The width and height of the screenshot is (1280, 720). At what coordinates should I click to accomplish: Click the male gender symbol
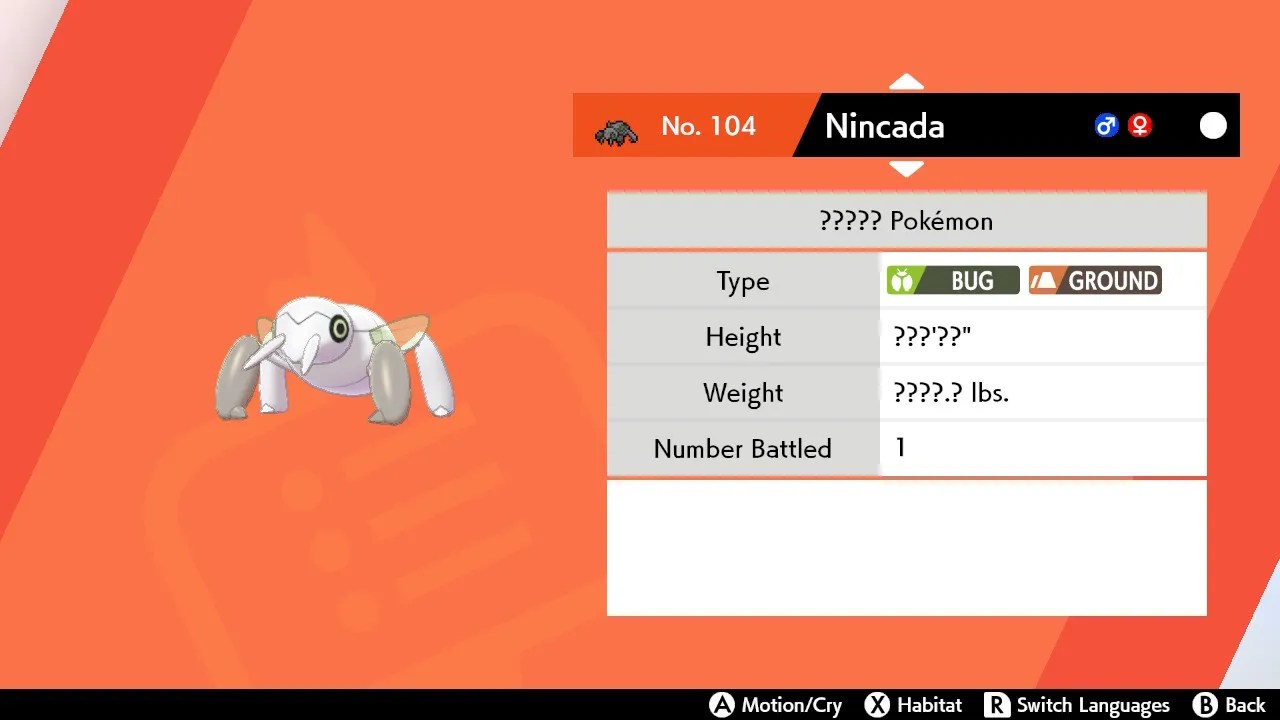(x=1106, y=125)
